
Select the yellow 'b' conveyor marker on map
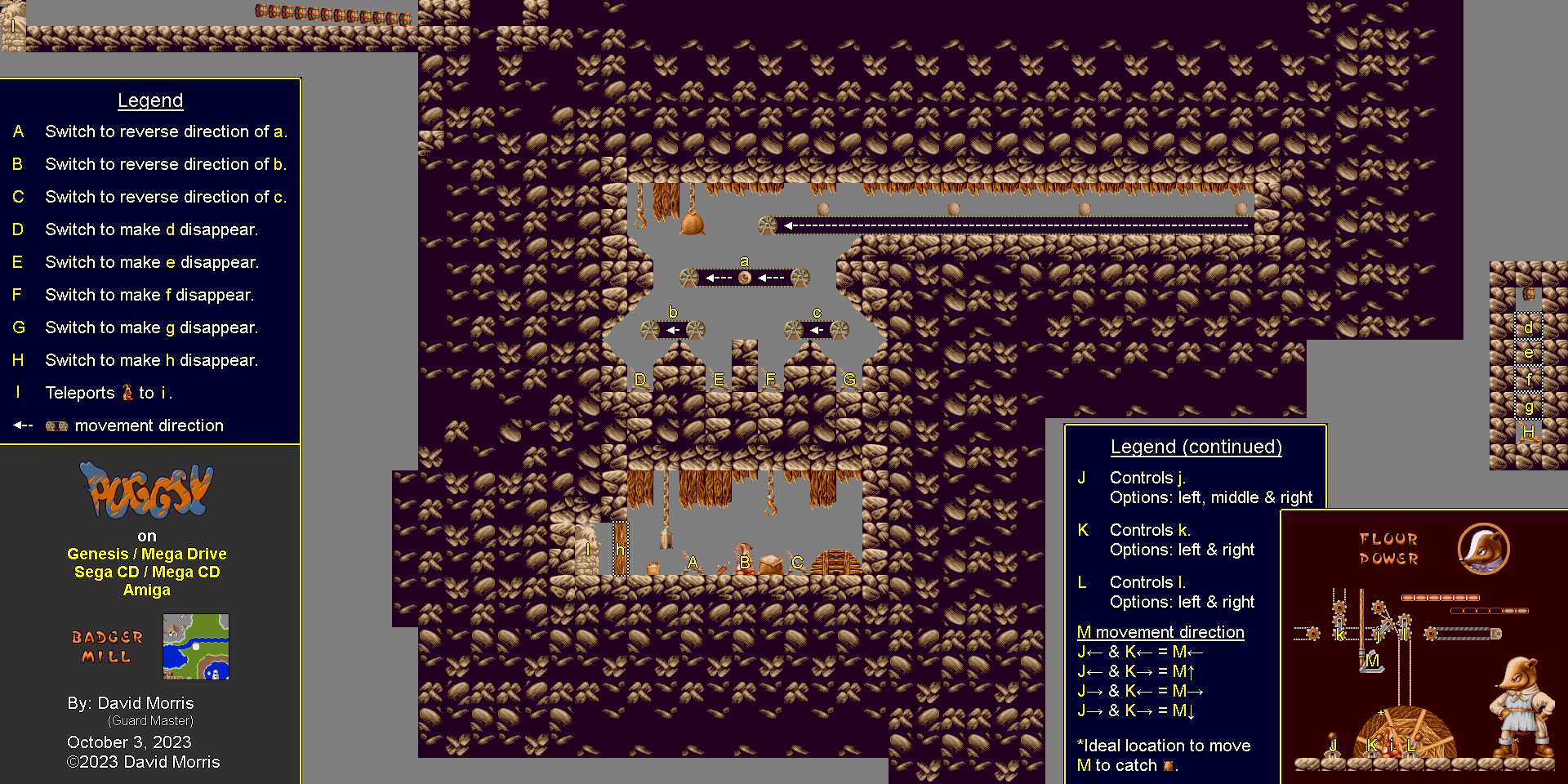[x=673, y=312]
